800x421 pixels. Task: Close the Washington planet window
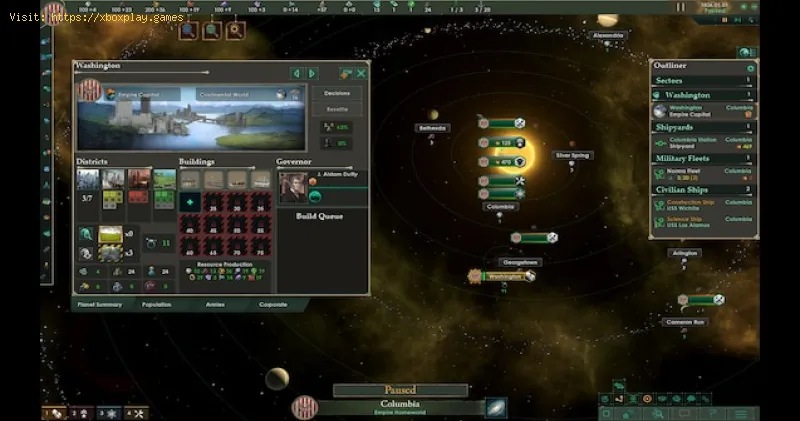[x=361, y=73]
